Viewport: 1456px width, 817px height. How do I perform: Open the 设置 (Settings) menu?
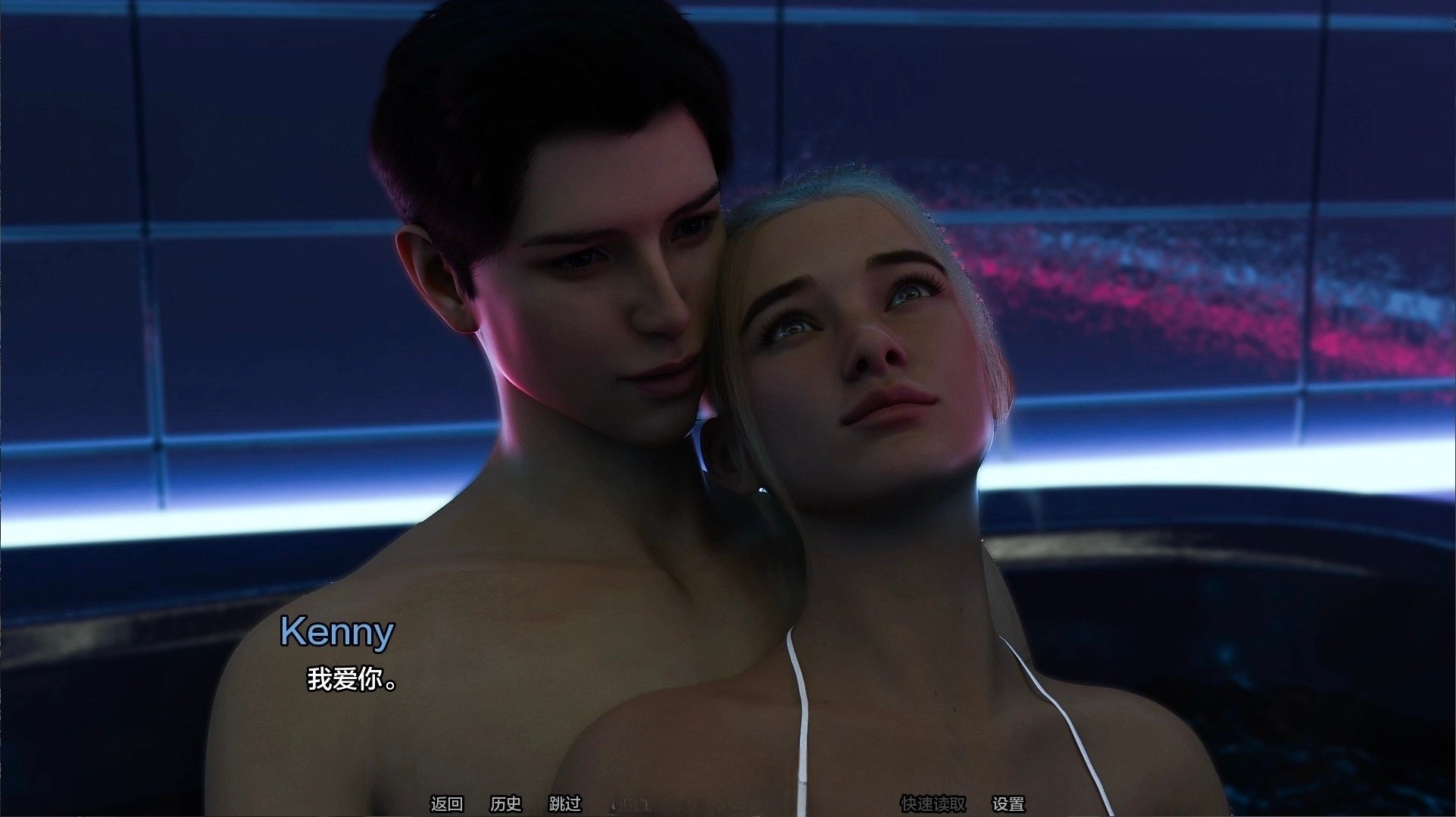[x=1008, y=803]
